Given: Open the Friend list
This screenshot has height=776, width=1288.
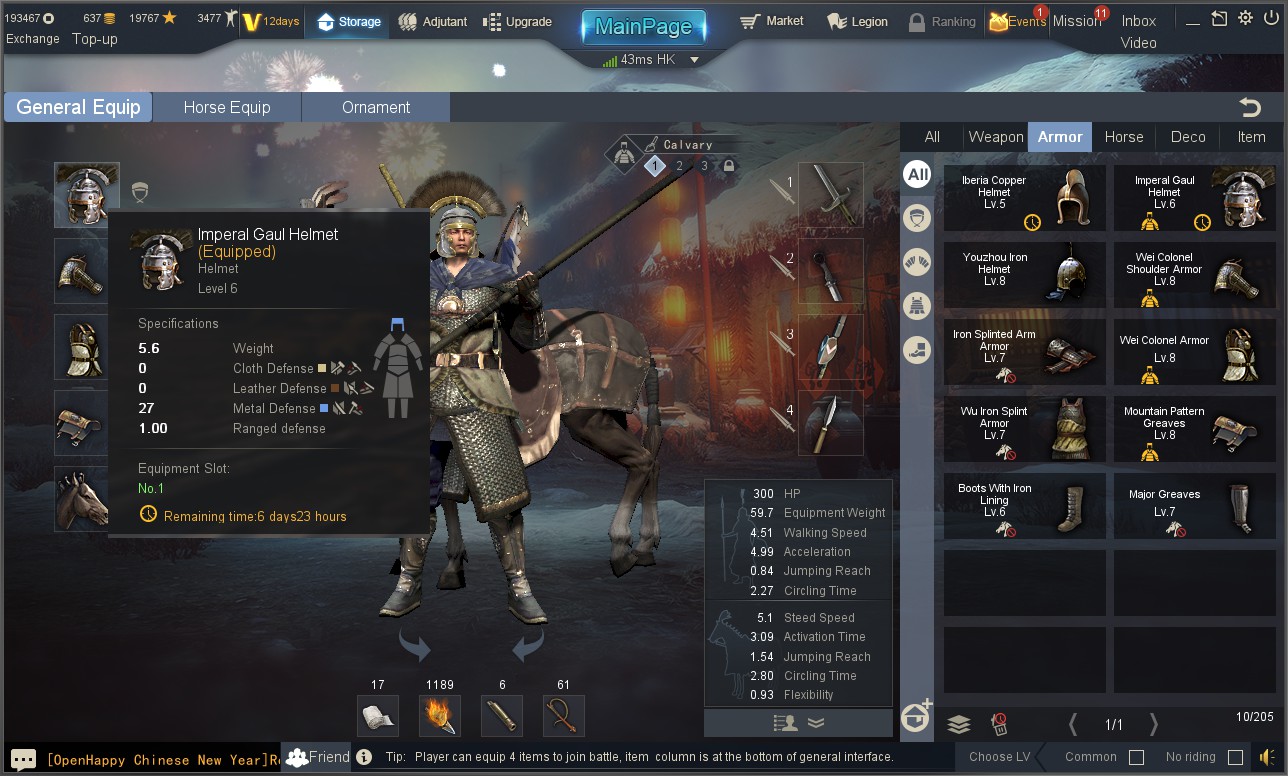Looking at the screenshot, I should point(318,757).
